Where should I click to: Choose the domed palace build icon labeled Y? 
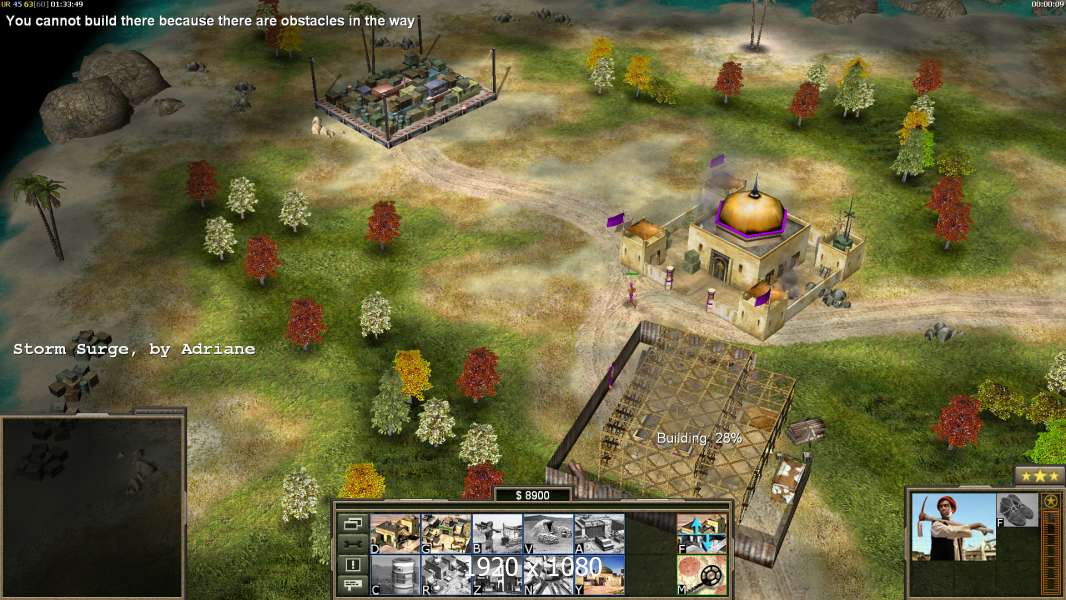point(599,575)
